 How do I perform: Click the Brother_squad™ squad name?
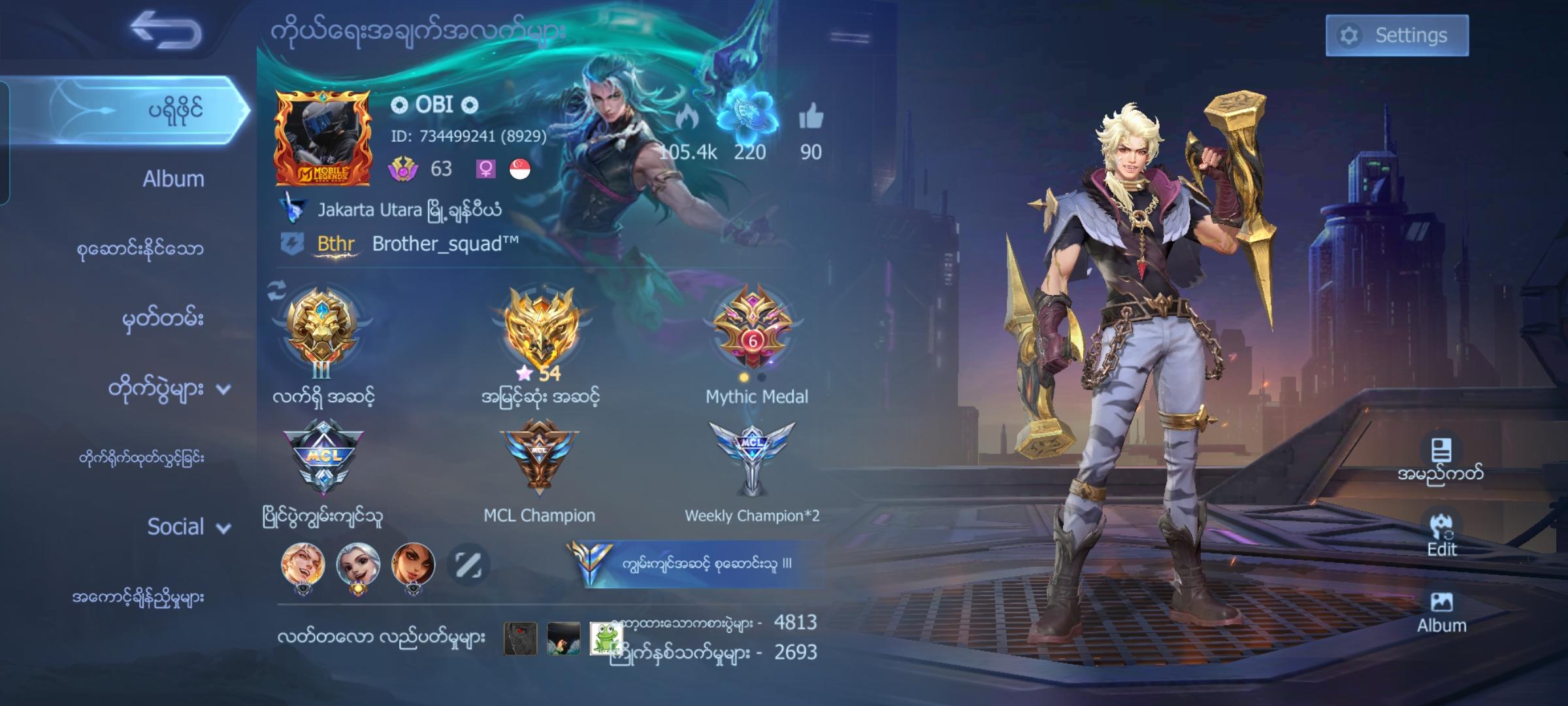pyautogui.click(x=446, y=243)
